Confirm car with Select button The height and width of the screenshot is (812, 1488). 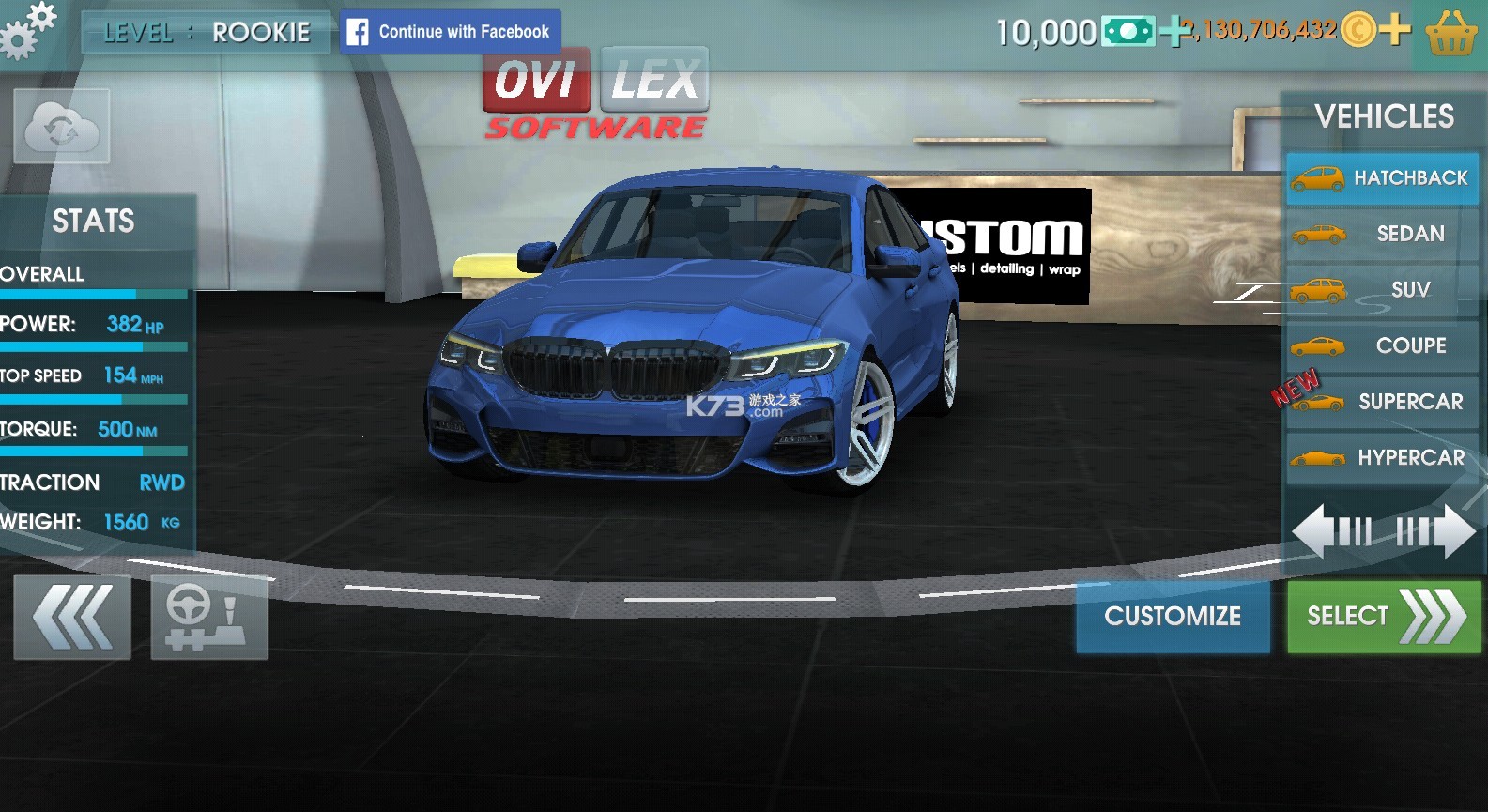click(x=1384, y=616)
